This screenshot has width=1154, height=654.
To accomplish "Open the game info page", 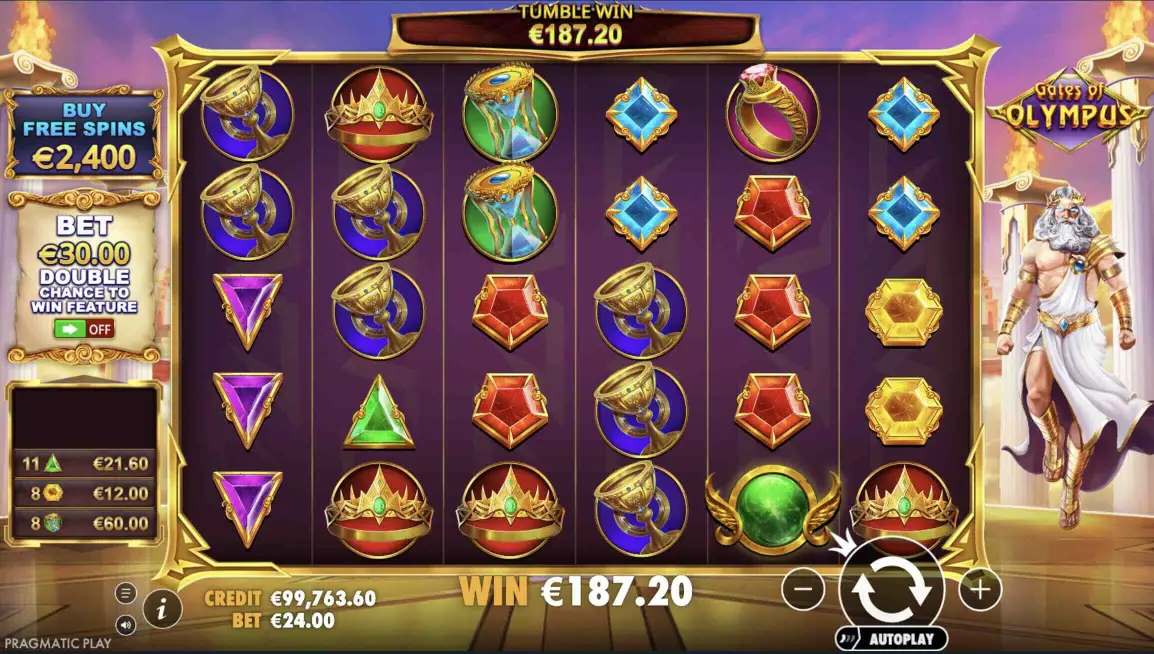I will click(x=162, y=605).
